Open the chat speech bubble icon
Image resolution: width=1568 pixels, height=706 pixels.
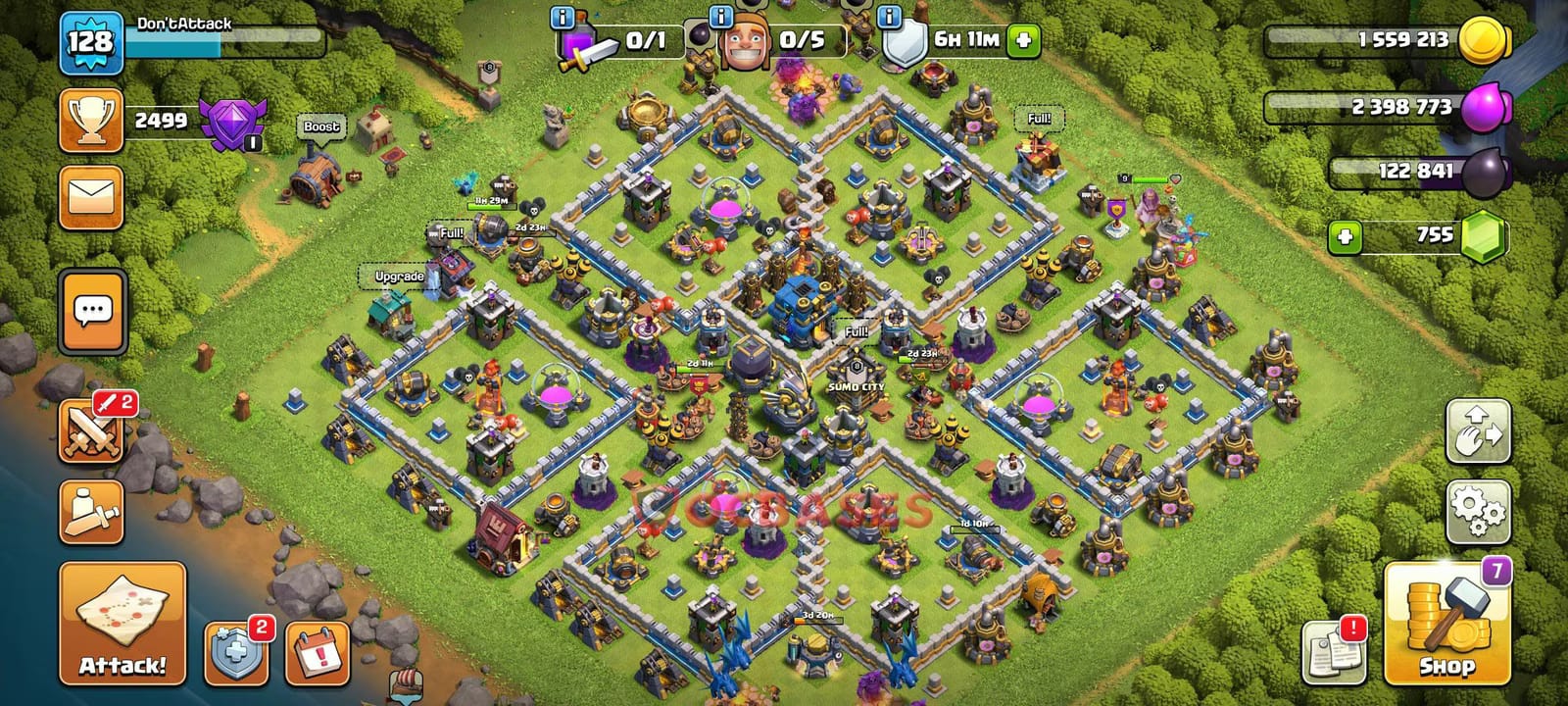[91, 309]
